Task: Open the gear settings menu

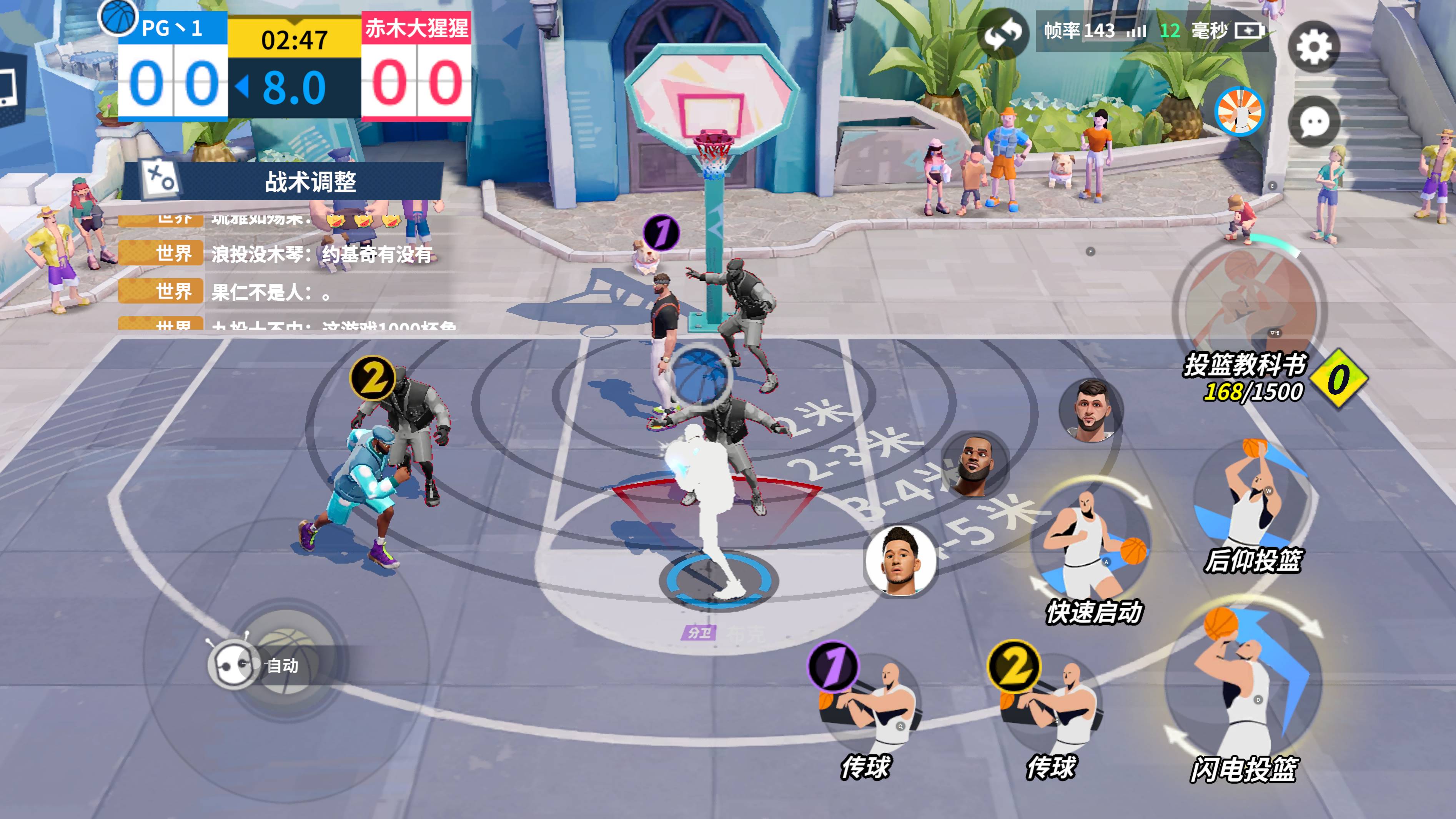Action: coord(1313,47)
